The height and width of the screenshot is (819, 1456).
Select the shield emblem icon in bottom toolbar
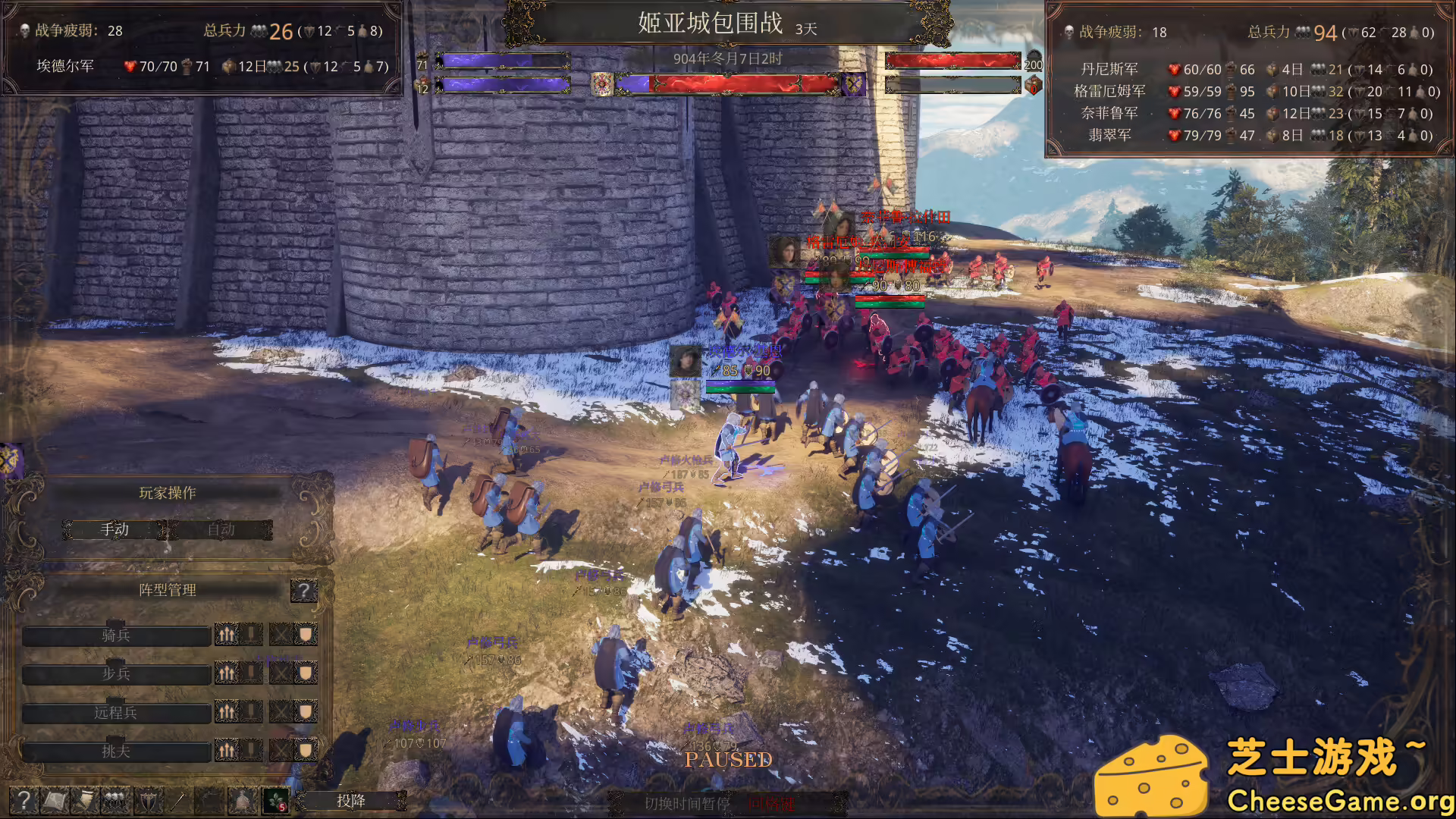pos(148,800)
